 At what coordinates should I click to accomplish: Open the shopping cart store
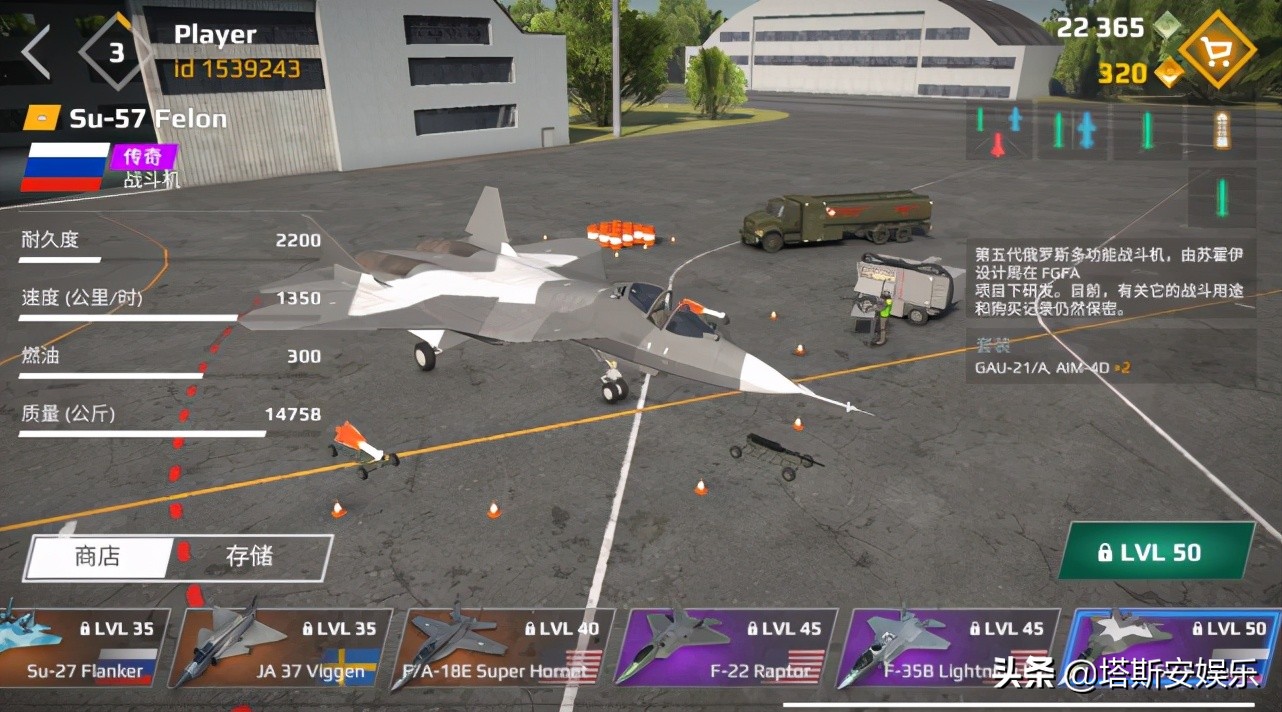1217,50
